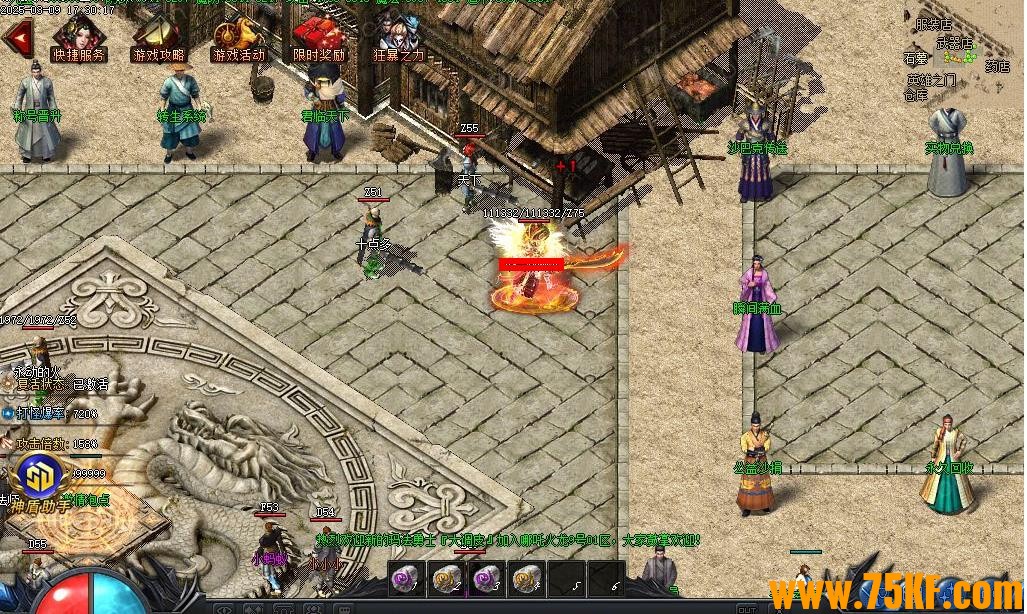Select the 仓库 warehouse minimap label
The image size is (1027, 614).
(916, 95)
